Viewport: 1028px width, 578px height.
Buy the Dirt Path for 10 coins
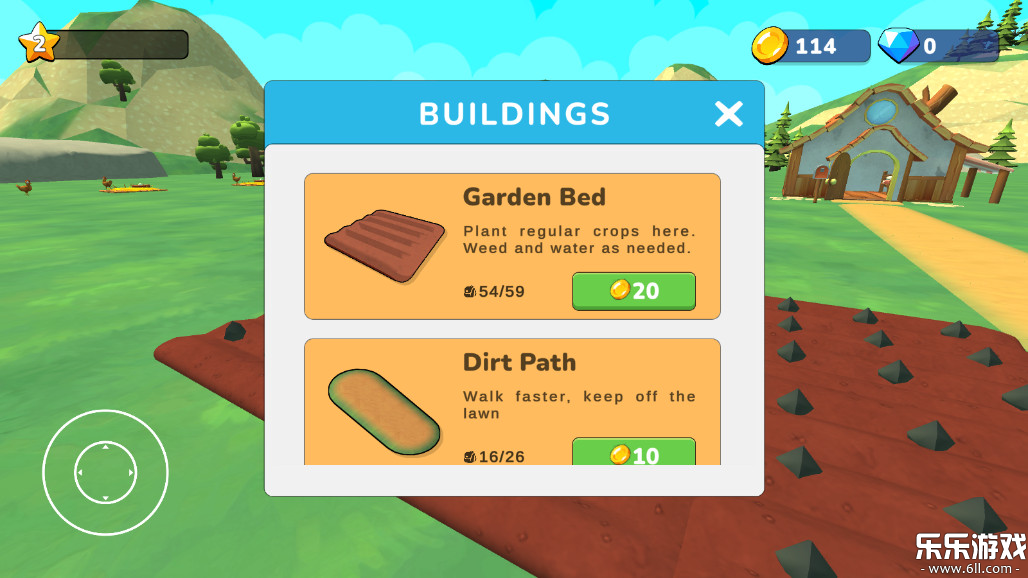[x=633, y=453]
